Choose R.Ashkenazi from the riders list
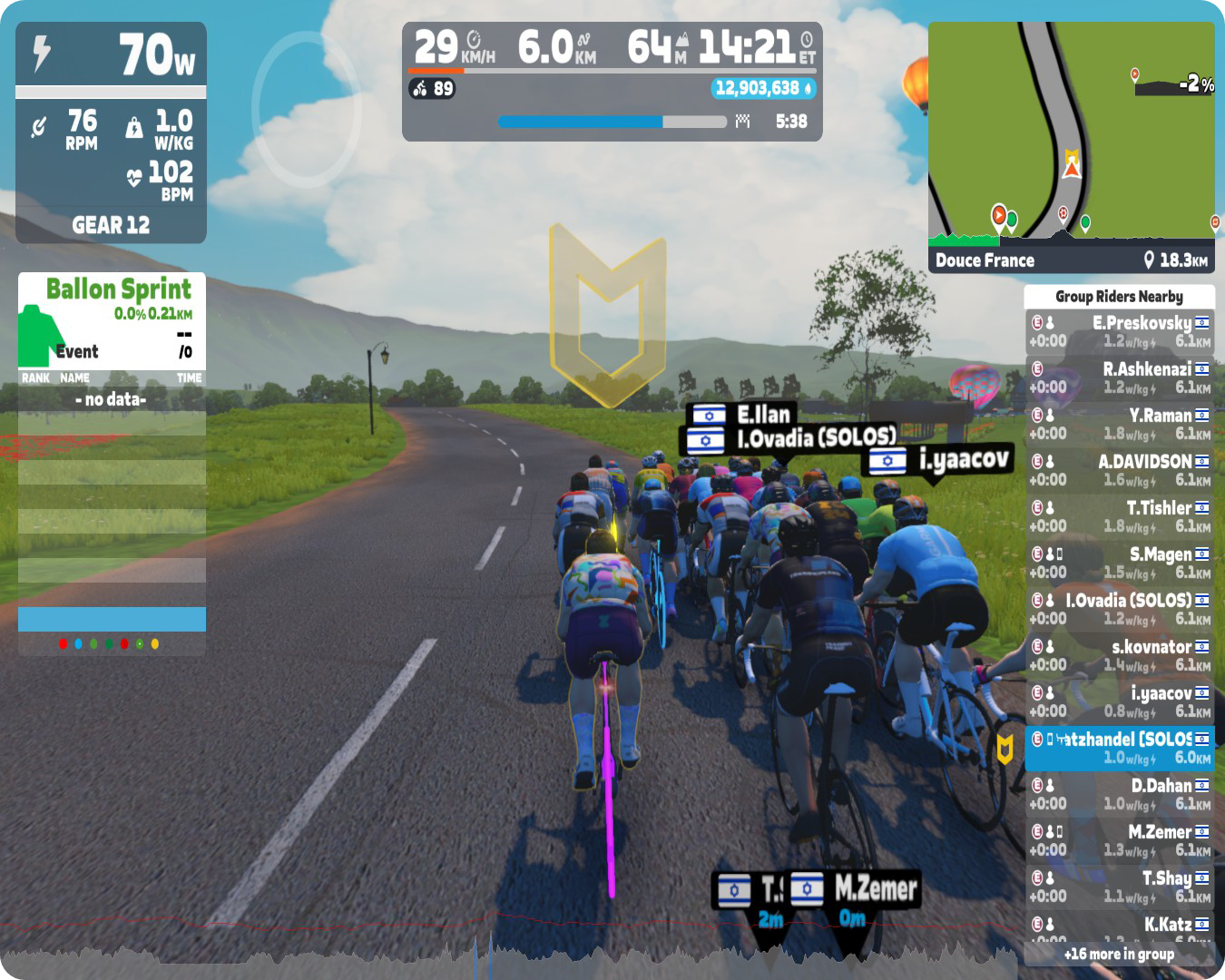 [x=1119, y=378]
